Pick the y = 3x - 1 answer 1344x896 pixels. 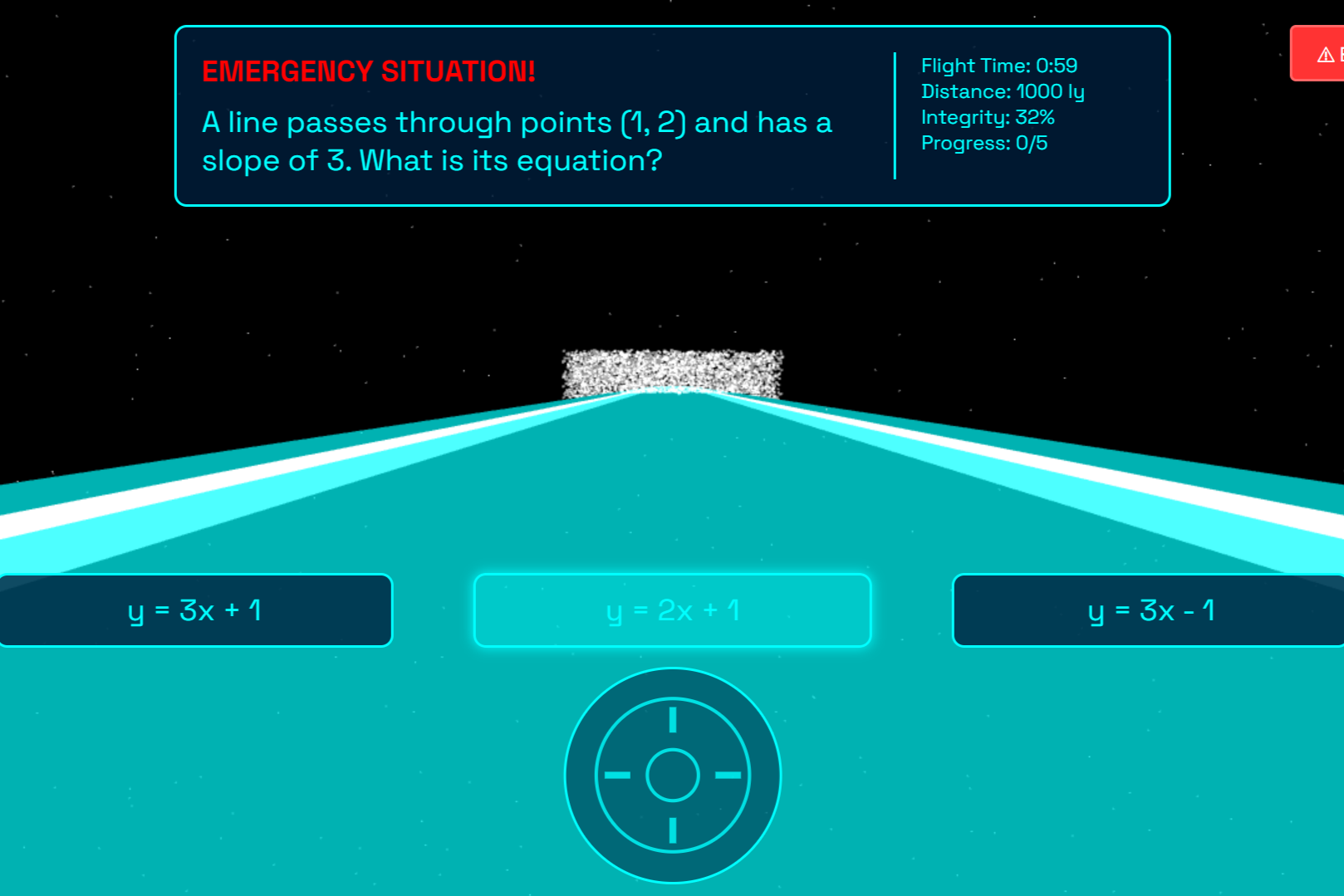1150,610
